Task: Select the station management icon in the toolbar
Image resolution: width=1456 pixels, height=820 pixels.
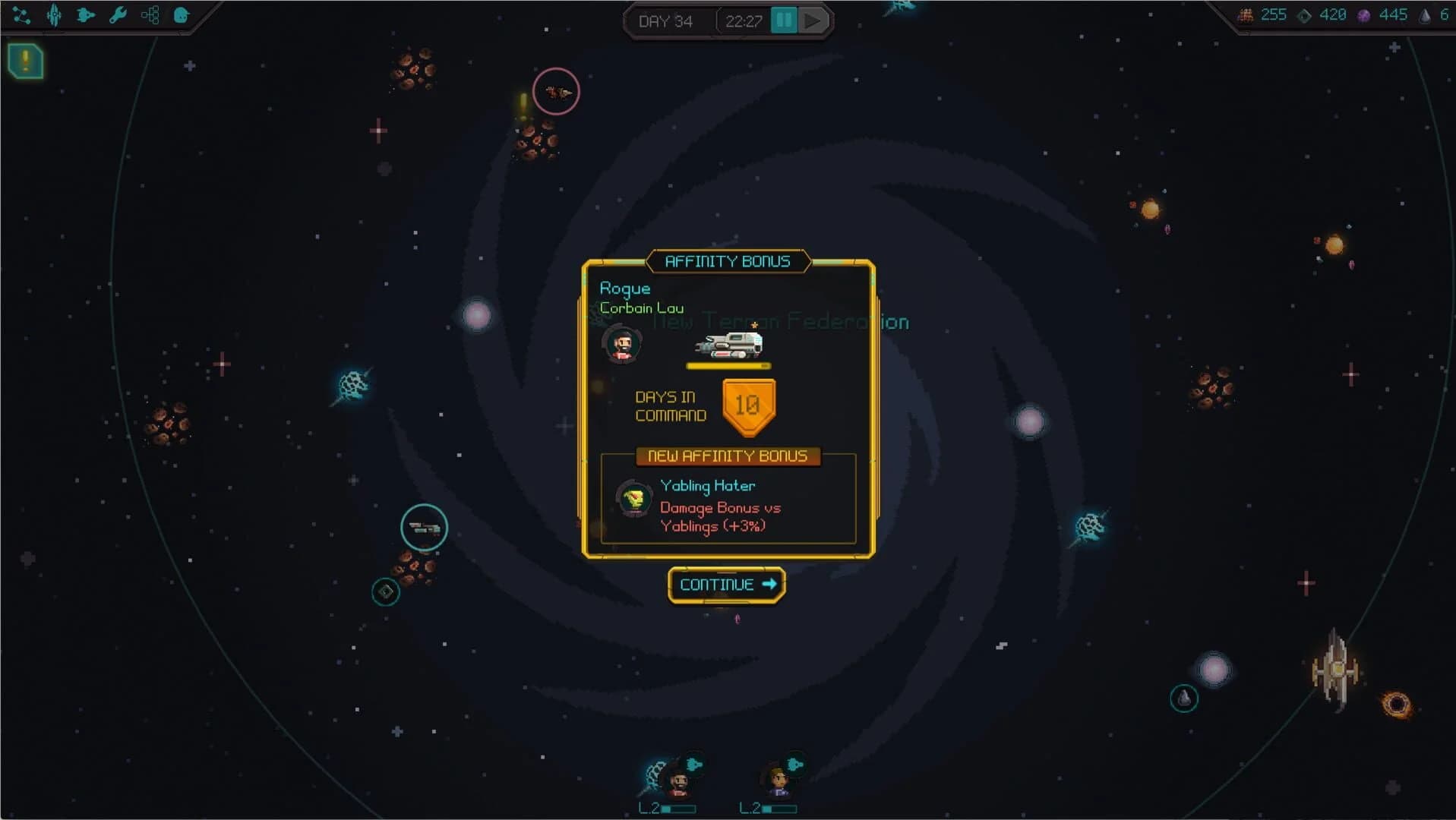Action: [53, 15]
